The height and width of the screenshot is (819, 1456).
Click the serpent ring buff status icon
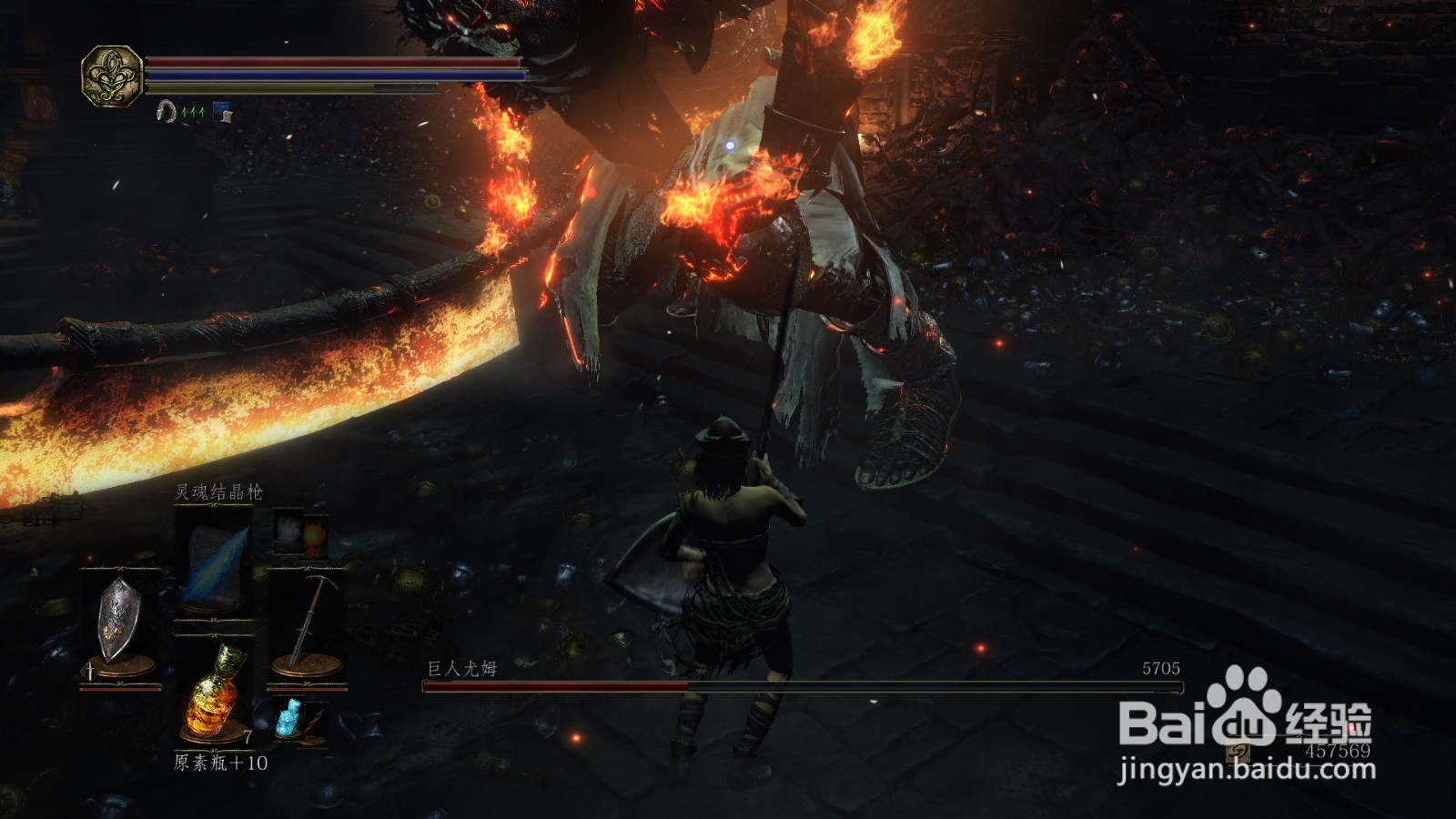(166, 112)
